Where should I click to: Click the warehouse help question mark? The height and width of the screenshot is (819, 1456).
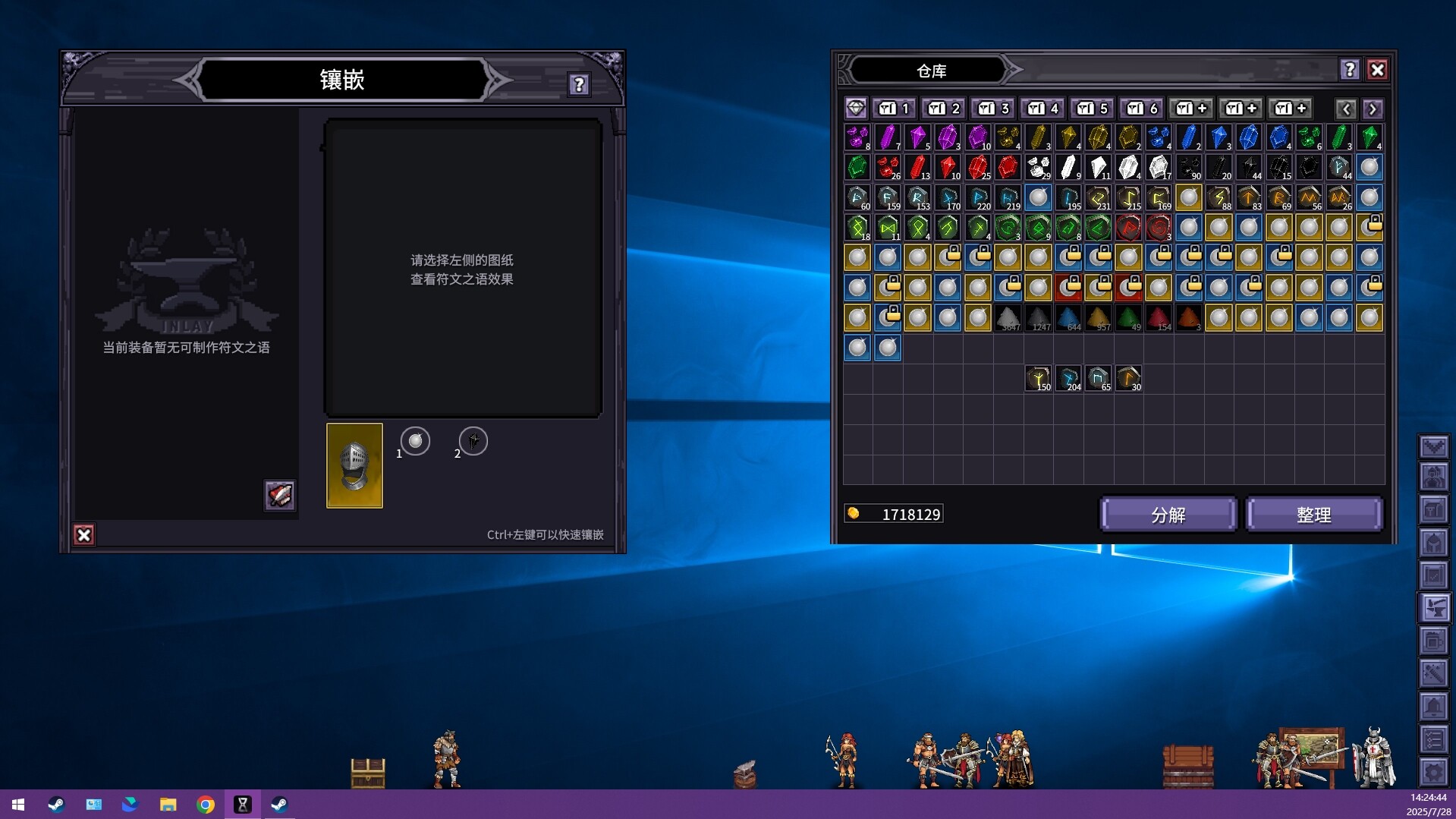[1350, 70]
